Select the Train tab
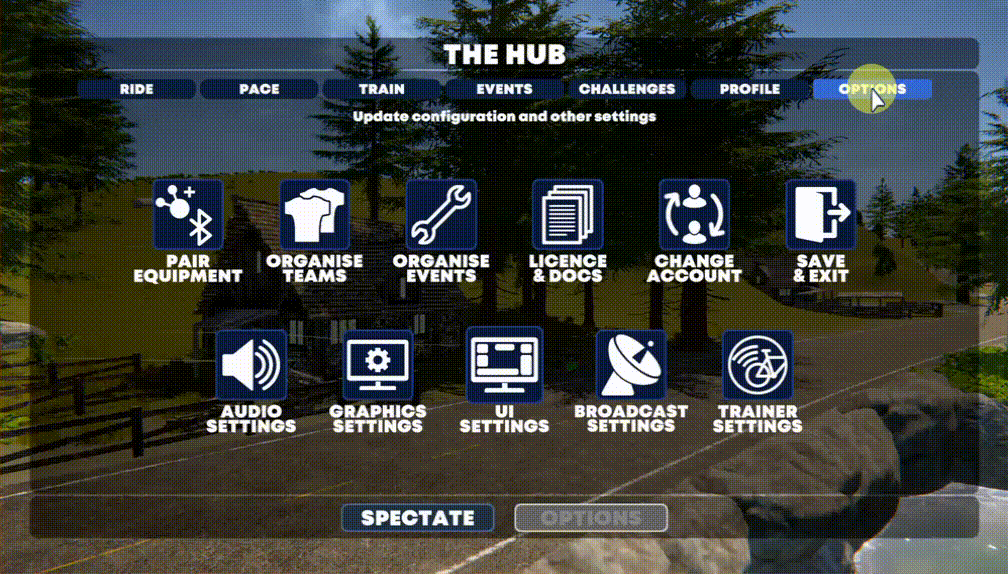The width and height of the screenshot is (1008, 574). pos(382,89)
